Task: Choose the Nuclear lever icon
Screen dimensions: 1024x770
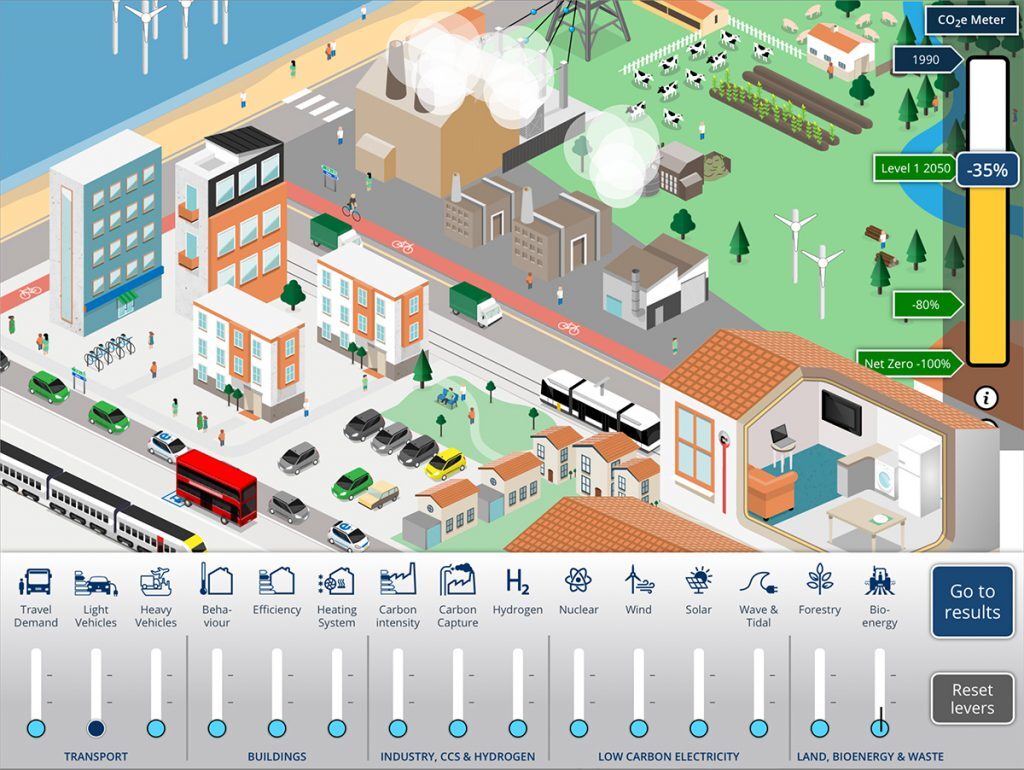Action: pyautogui.click(x=578, y=580)
